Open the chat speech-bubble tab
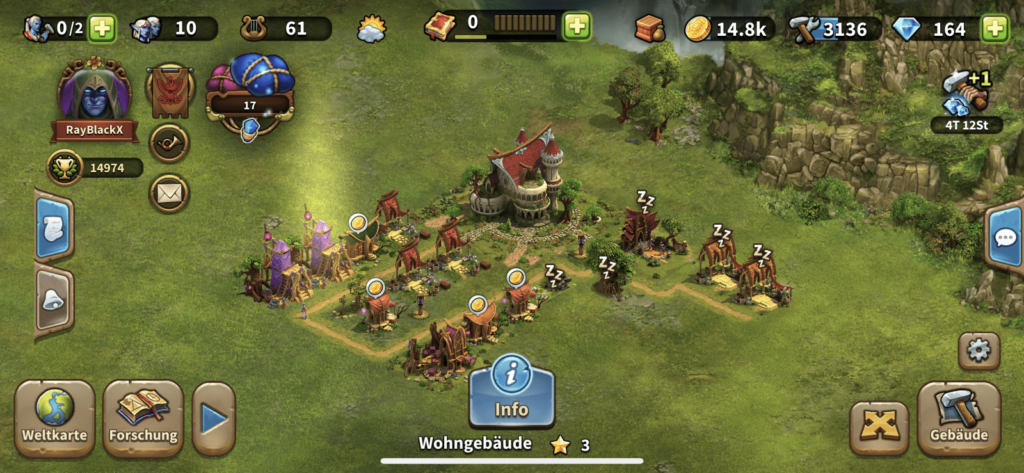The height and width of the screenshot is (473, 1024). tap(1004, 238)
